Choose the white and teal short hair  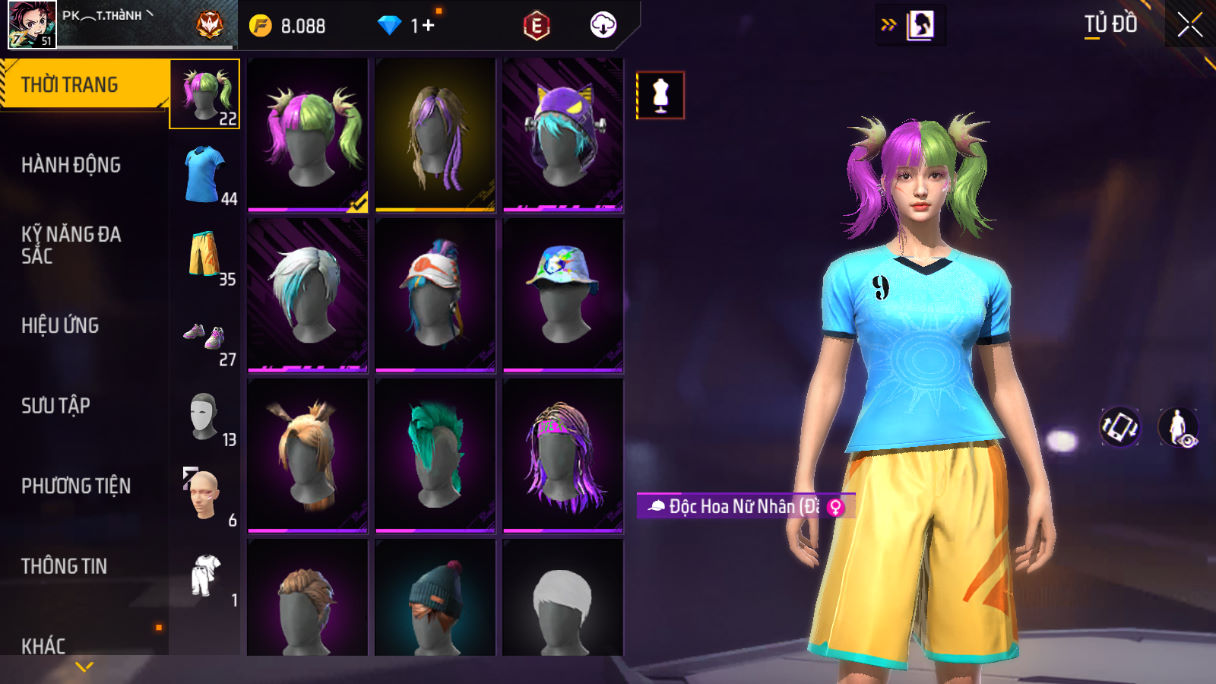[x=308, y=294]
